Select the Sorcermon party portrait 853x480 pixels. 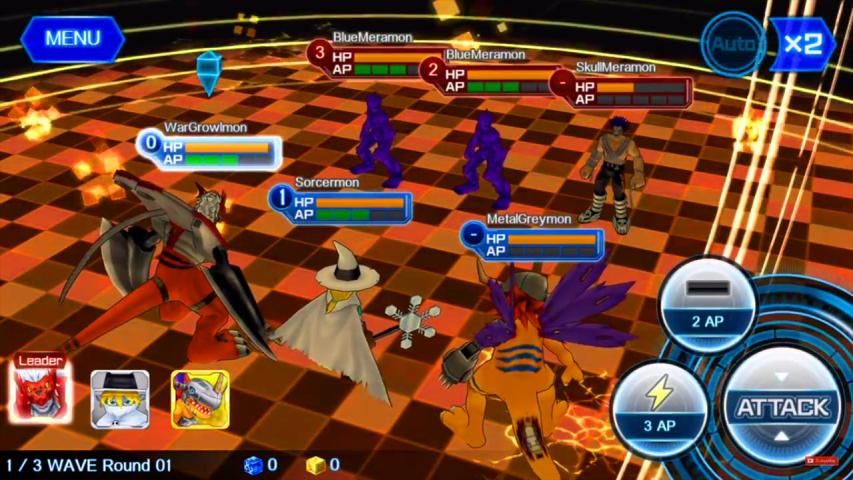[120, 399]
